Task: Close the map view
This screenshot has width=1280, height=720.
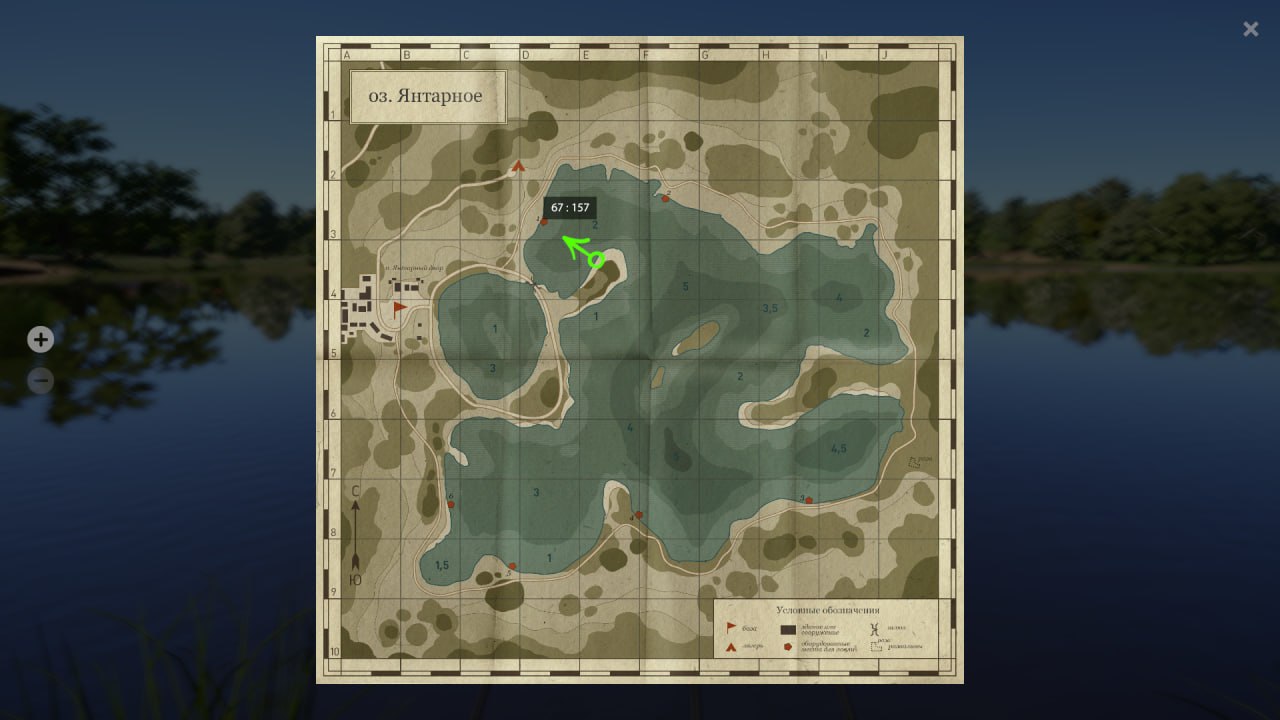Action: (1250, 29)
